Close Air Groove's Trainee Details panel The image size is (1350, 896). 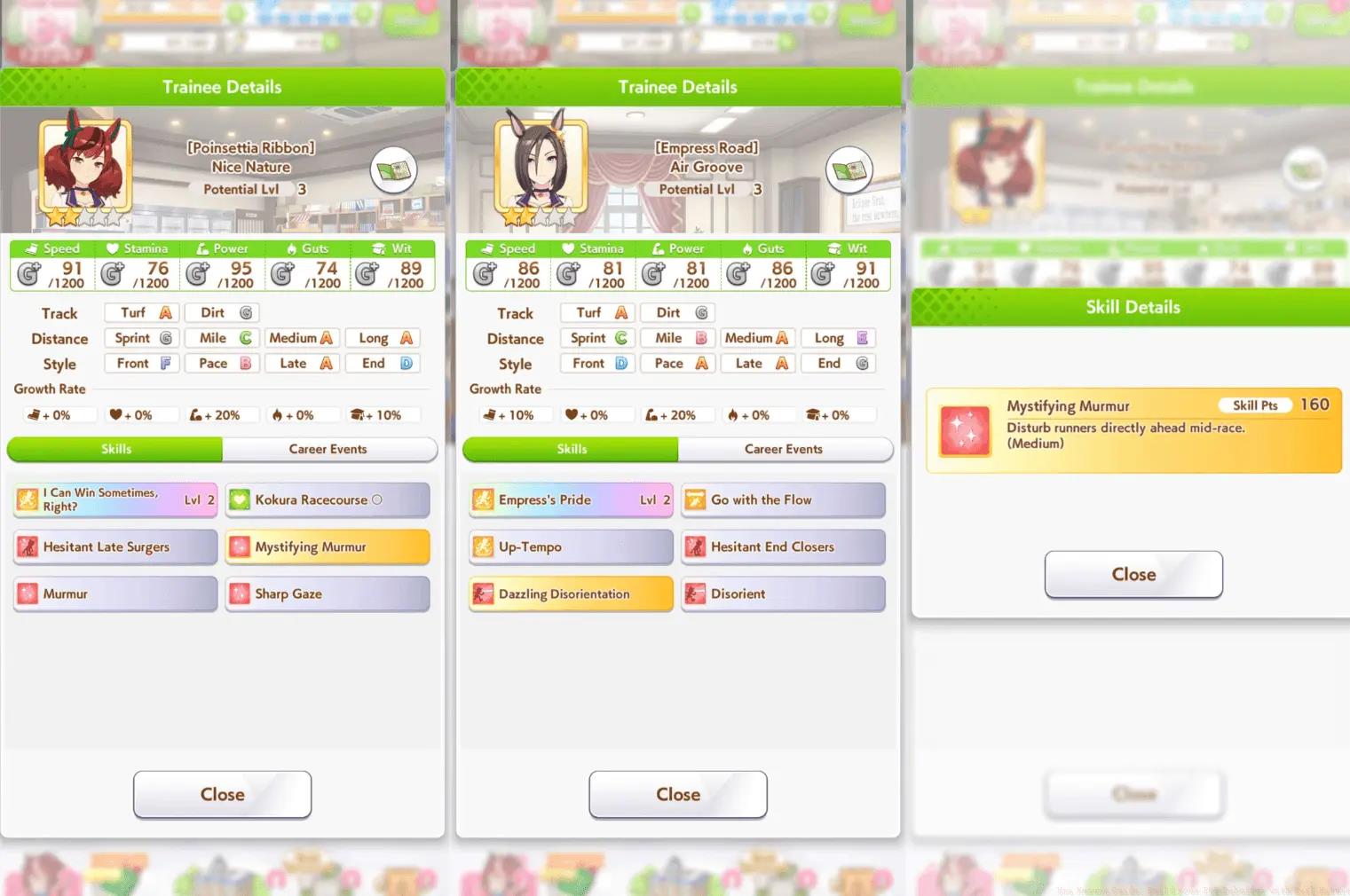[x=678, y=795]
